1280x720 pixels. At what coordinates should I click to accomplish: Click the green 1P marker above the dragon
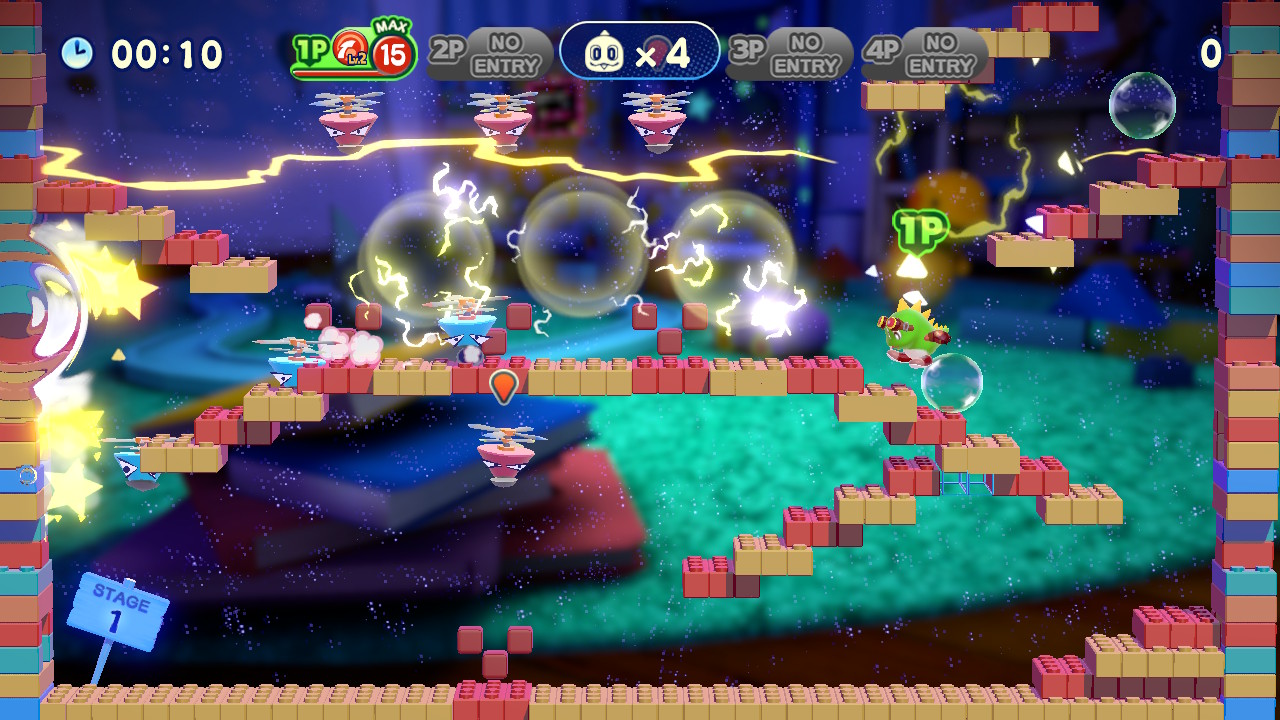pyautogui.click(x=924, y=229)
